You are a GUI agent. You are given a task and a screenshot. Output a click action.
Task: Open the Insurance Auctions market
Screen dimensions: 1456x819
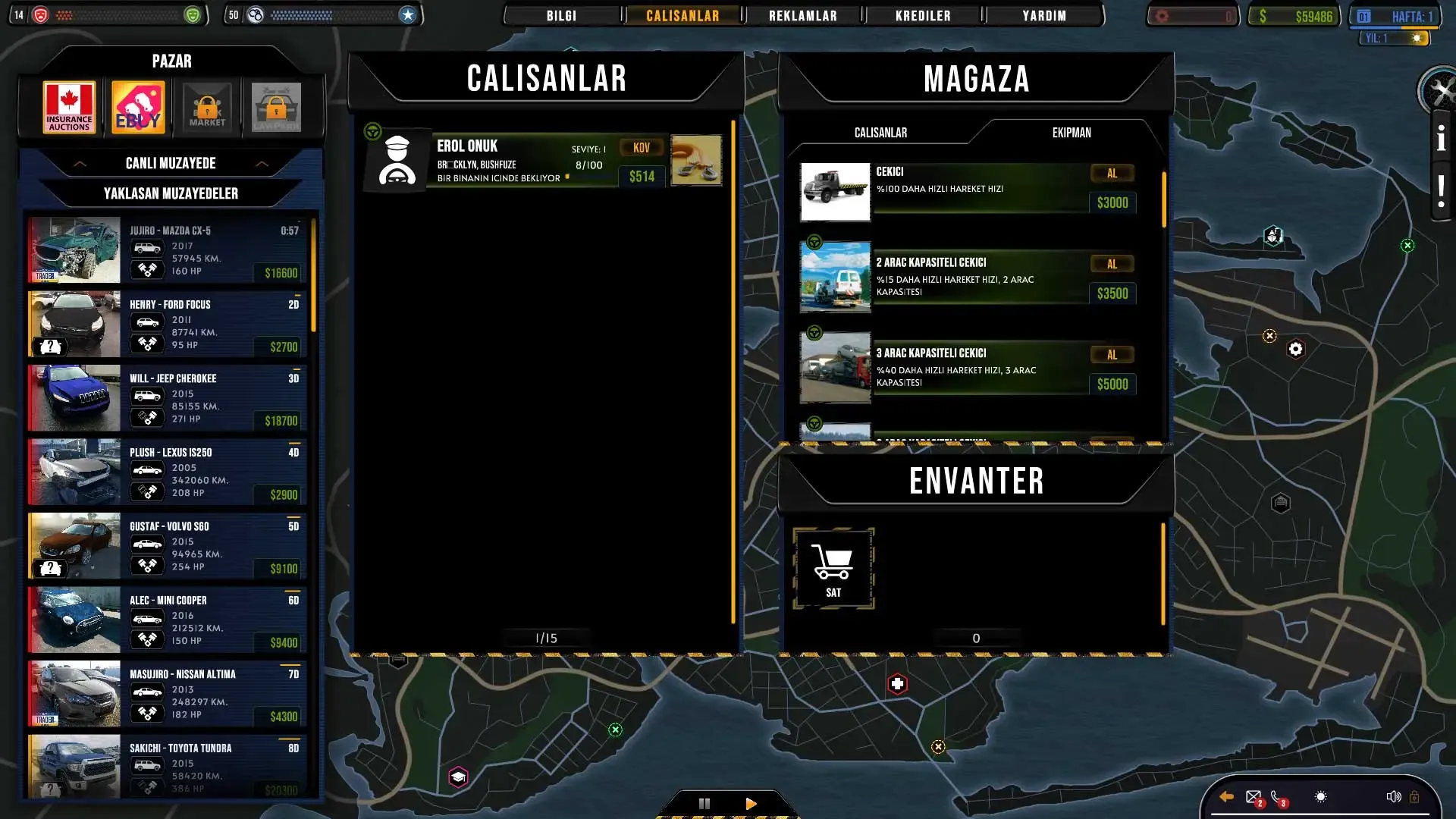69,108
